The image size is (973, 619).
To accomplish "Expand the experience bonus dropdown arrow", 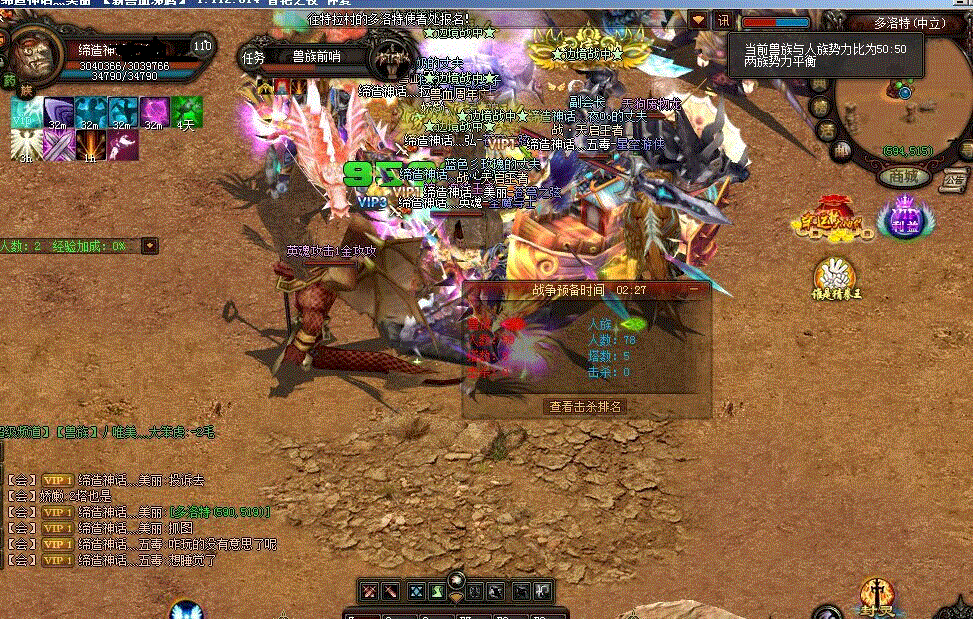I will tap(150, 245).
